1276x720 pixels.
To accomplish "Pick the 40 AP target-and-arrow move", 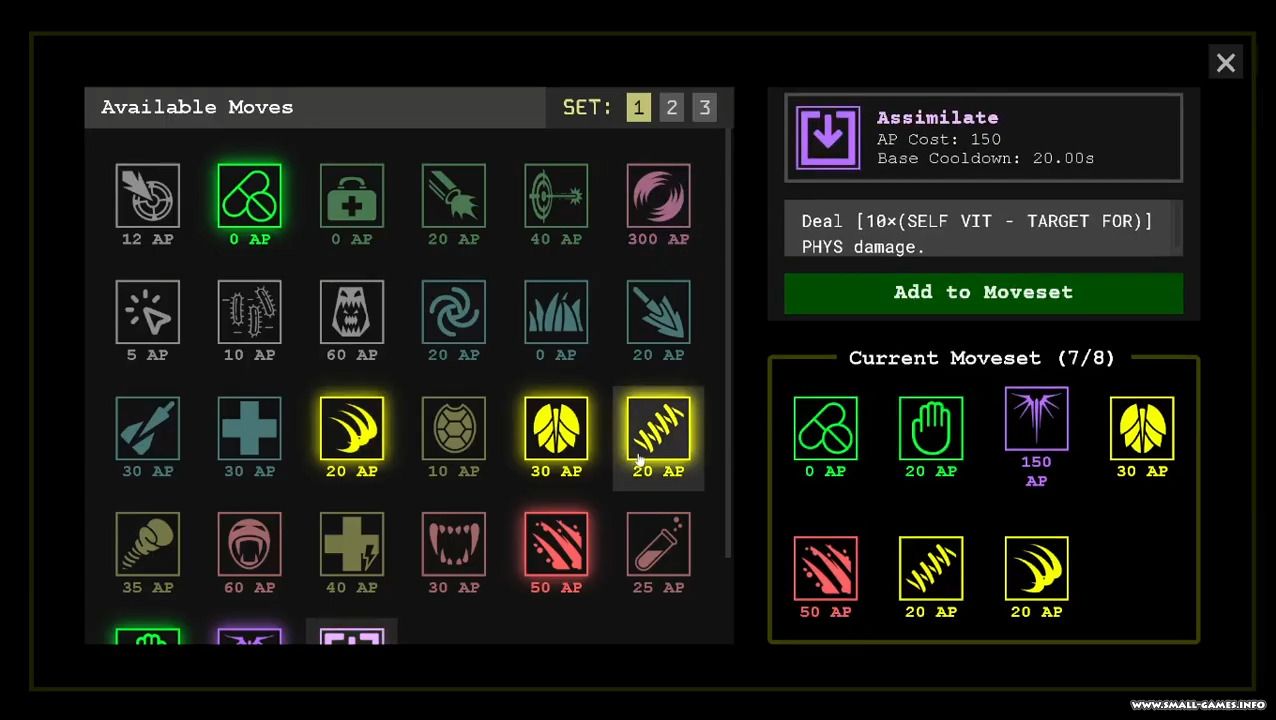I will click(556, 196).
